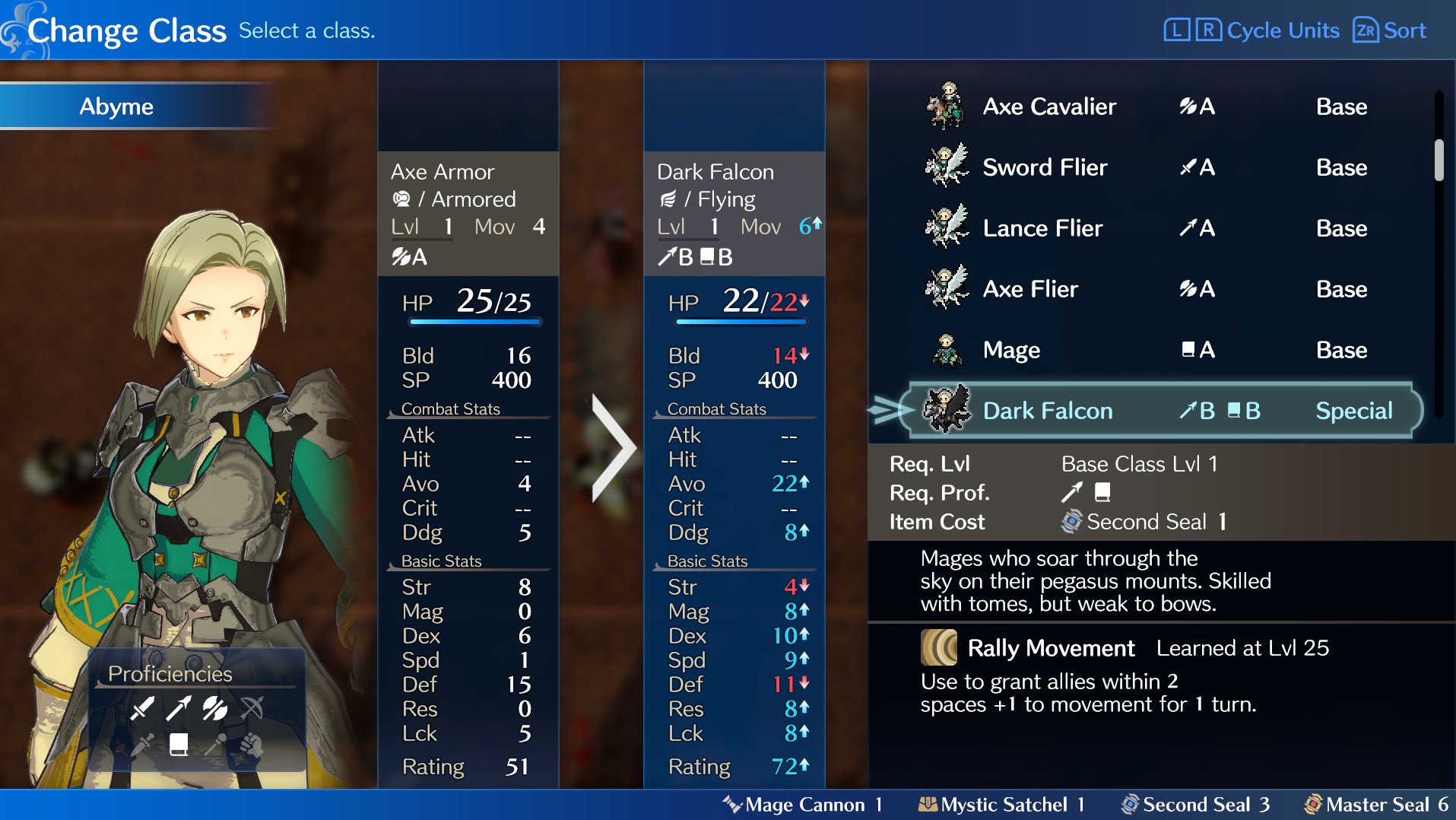Image resolution: width=1456 pixels, height=820 pixels.
Task: Select the Axe Cavalier horse-rider icon
Action: coord(947,106)
